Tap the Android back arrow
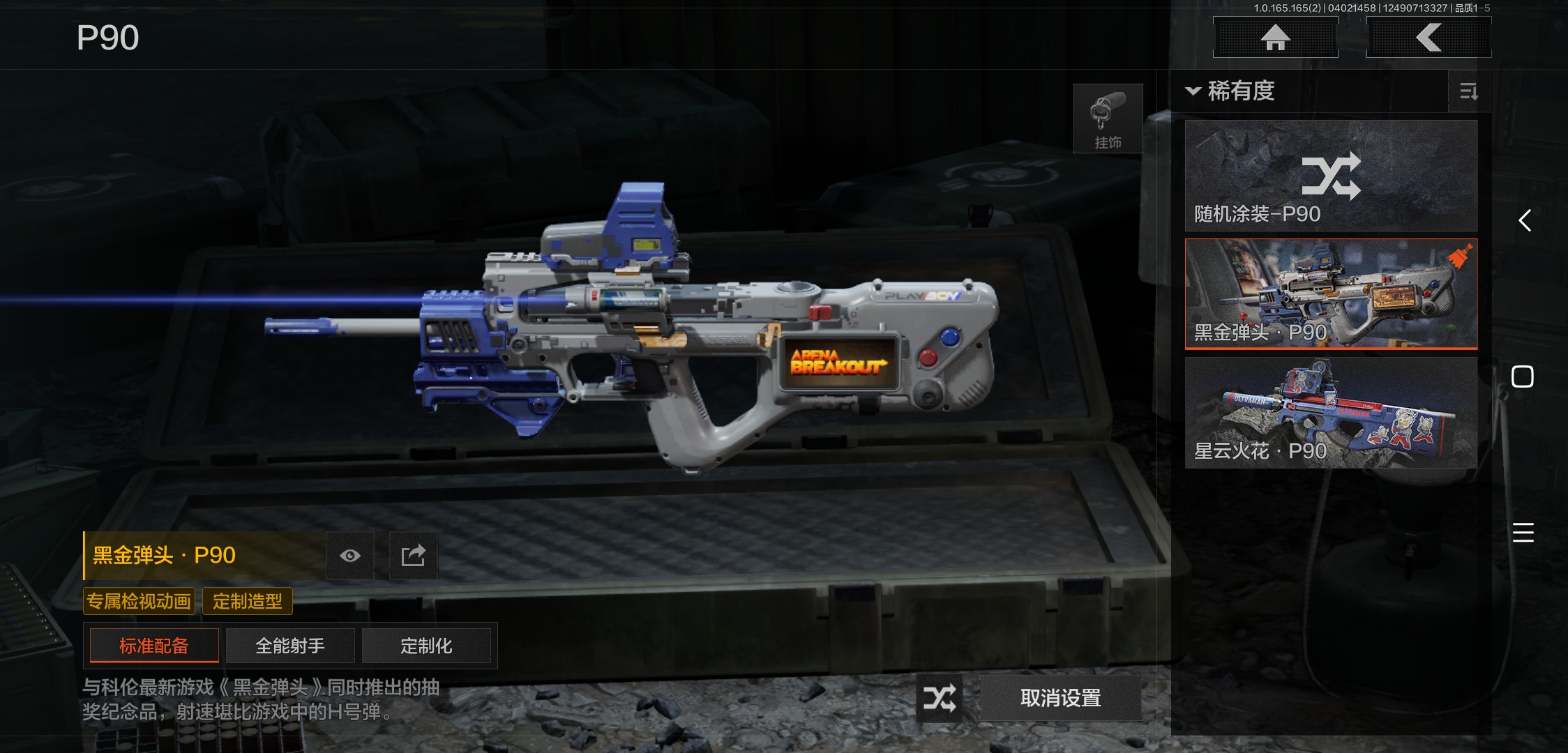This screenshot has width=1568, height=753. pyautogui.click(x=1524, y=220)
